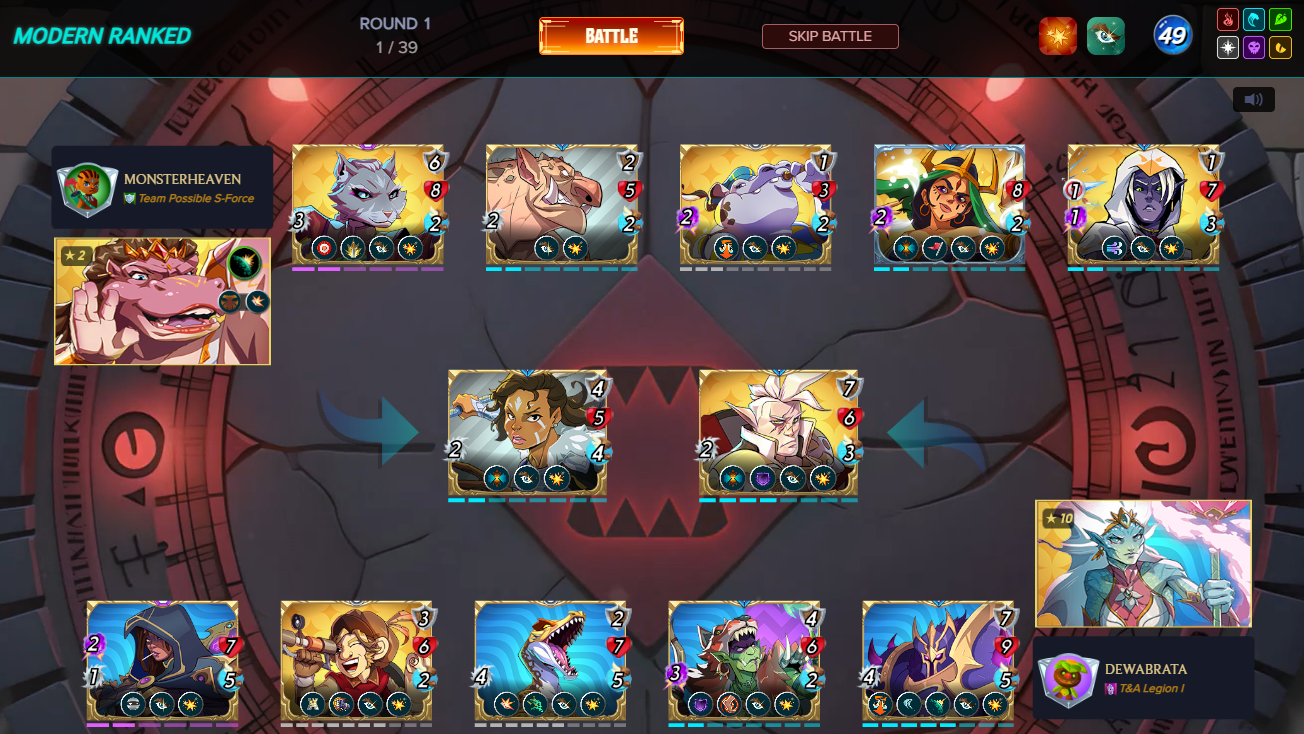1304x734 pixels.
Task: Select the dragon splinter icon
Action: 1281,48
